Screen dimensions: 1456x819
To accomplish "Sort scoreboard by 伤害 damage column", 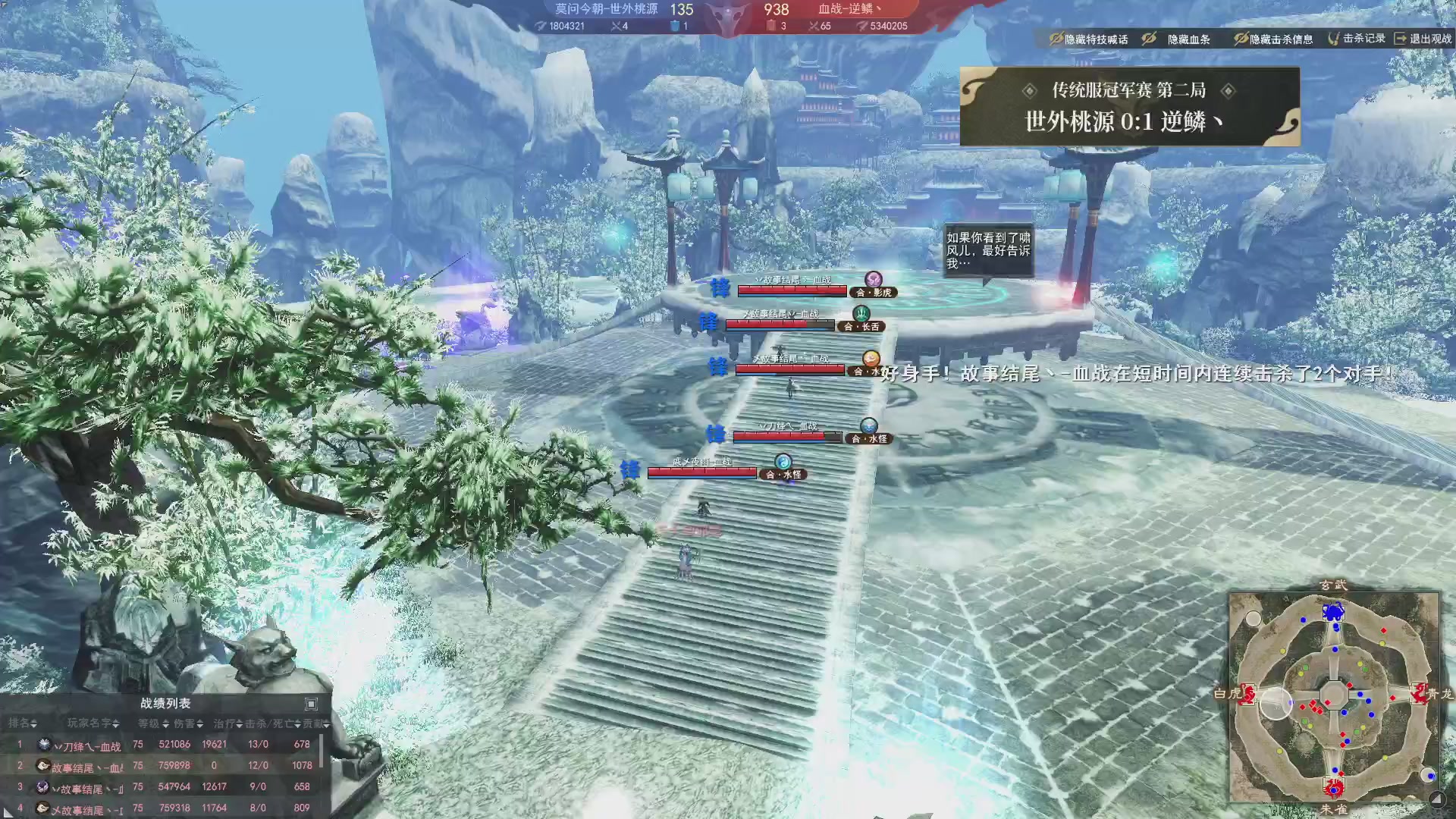I will [x=189, y=723].
